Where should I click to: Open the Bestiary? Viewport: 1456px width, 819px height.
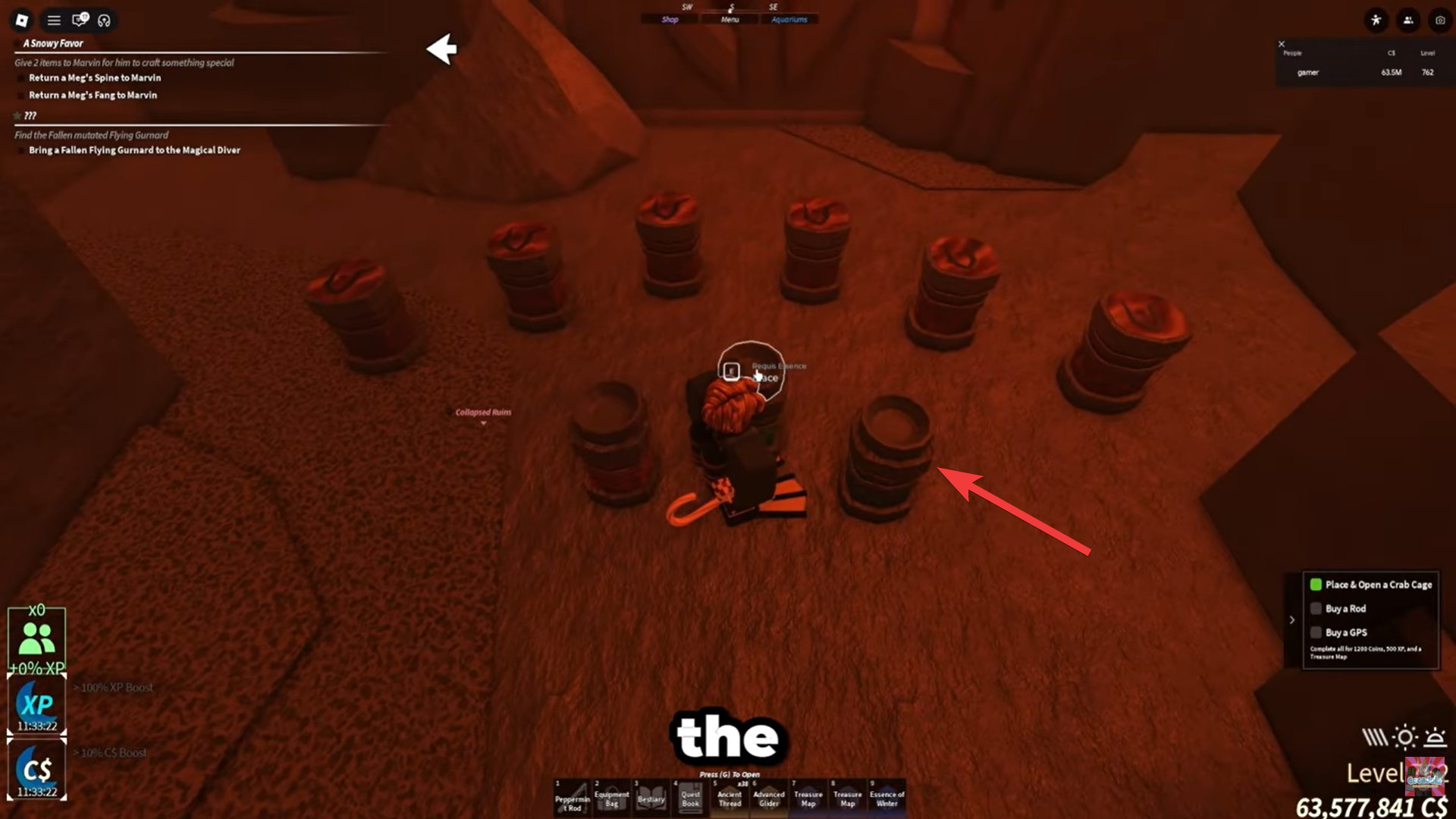tap(651, 796)
